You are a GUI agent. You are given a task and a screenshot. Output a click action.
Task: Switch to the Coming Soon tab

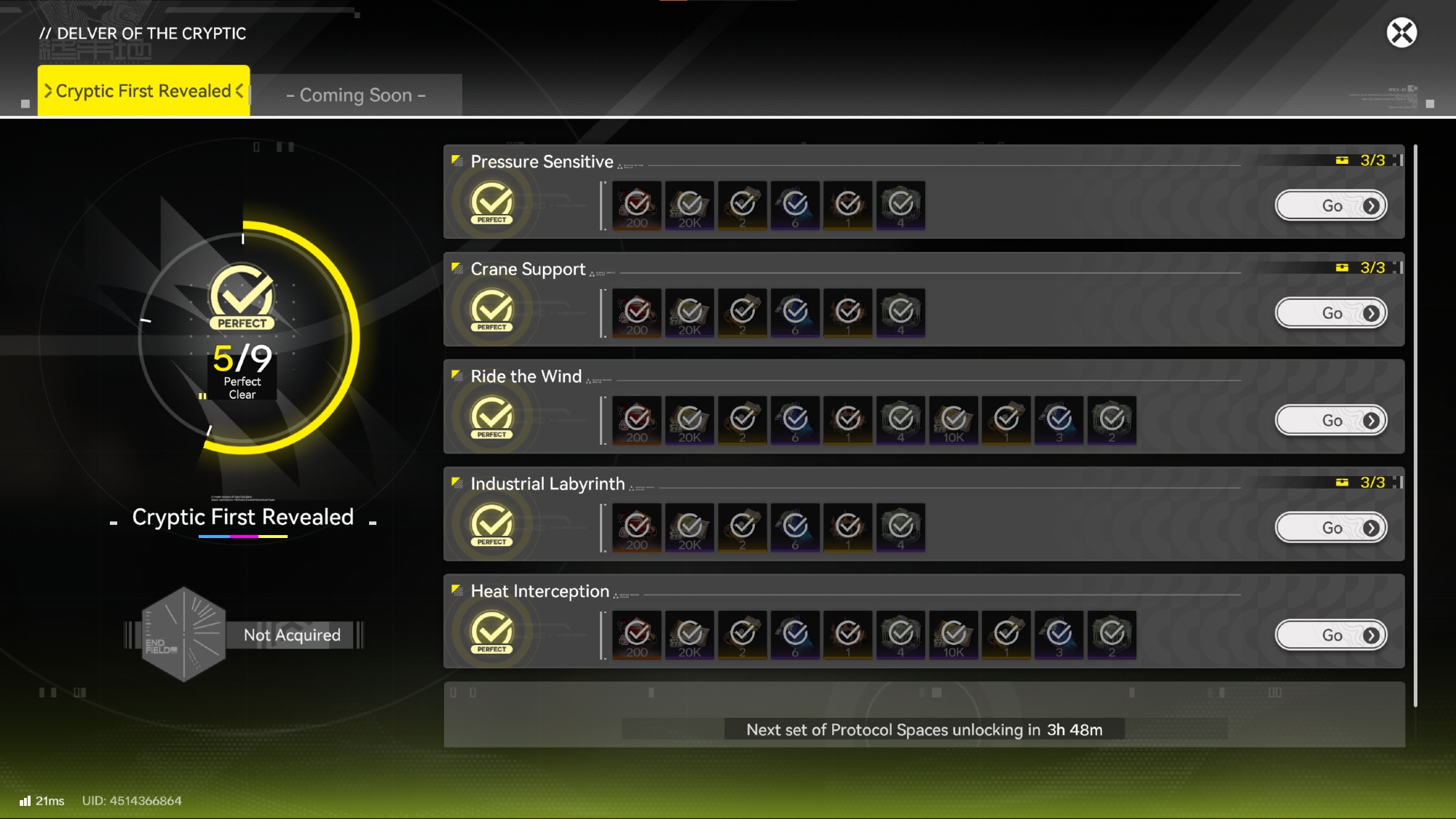(356, 95)
